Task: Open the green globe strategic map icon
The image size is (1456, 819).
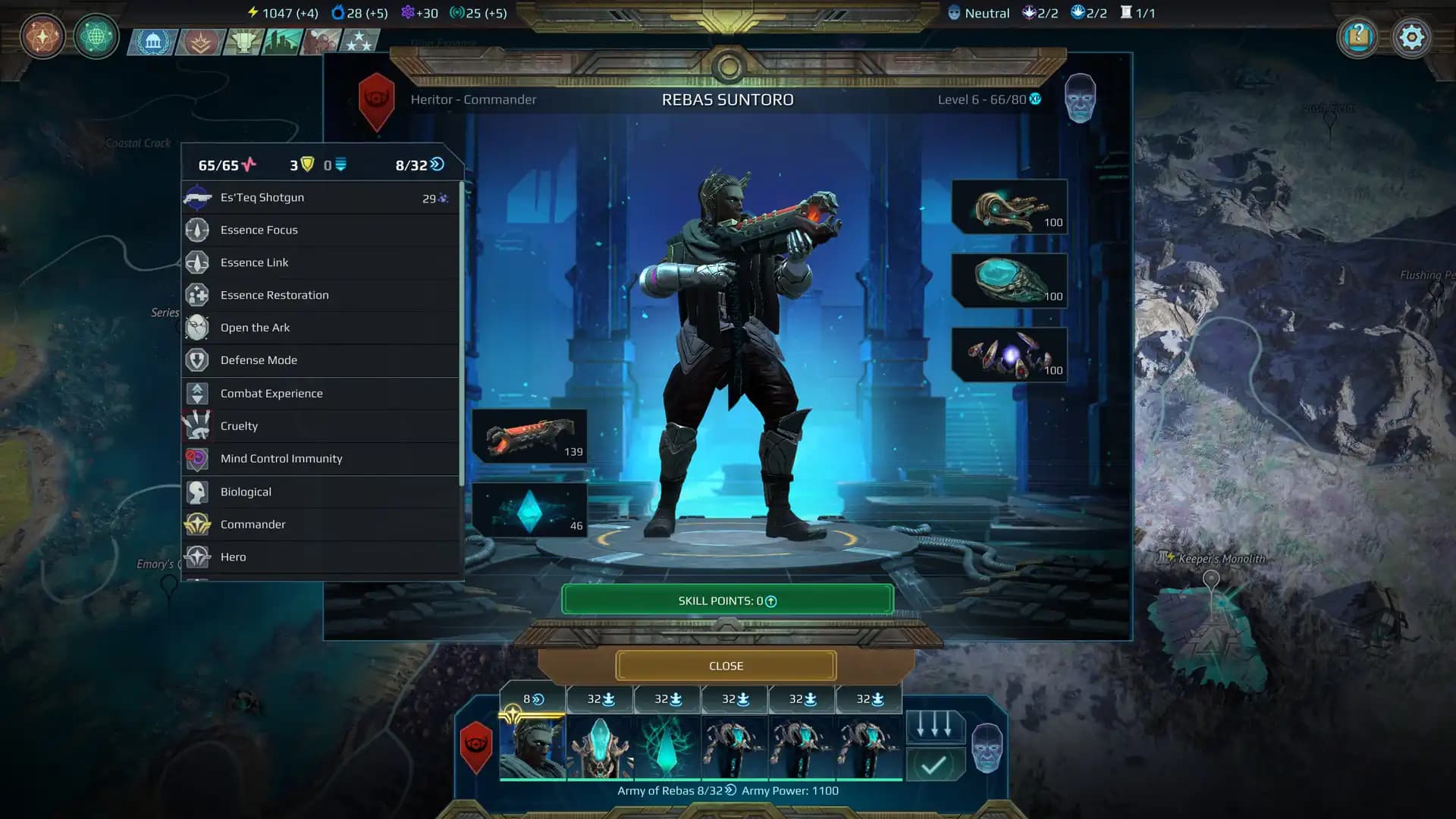Action: pos(96,36)
